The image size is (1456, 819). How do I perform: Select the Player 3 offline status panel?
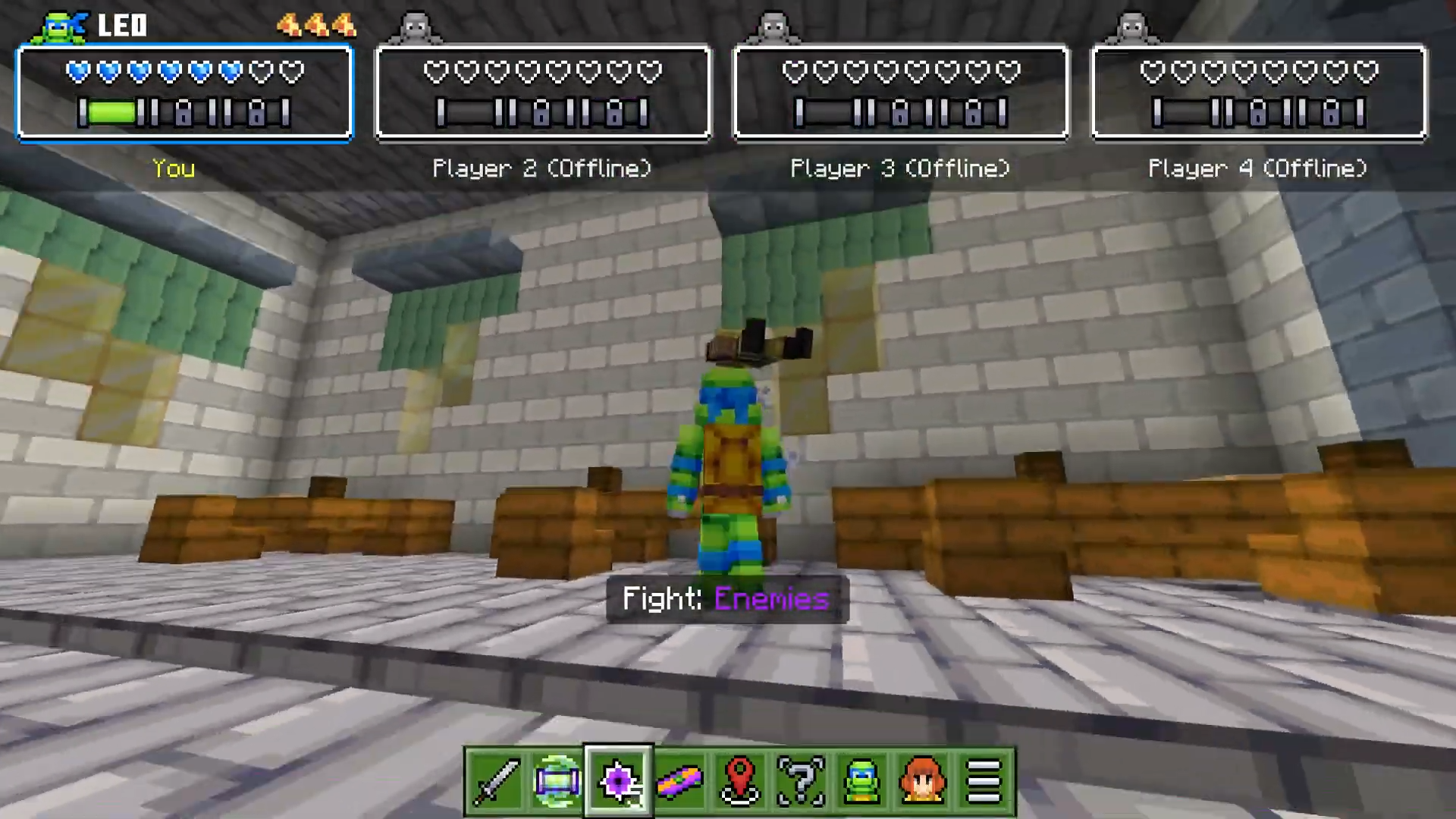(901, 93)
